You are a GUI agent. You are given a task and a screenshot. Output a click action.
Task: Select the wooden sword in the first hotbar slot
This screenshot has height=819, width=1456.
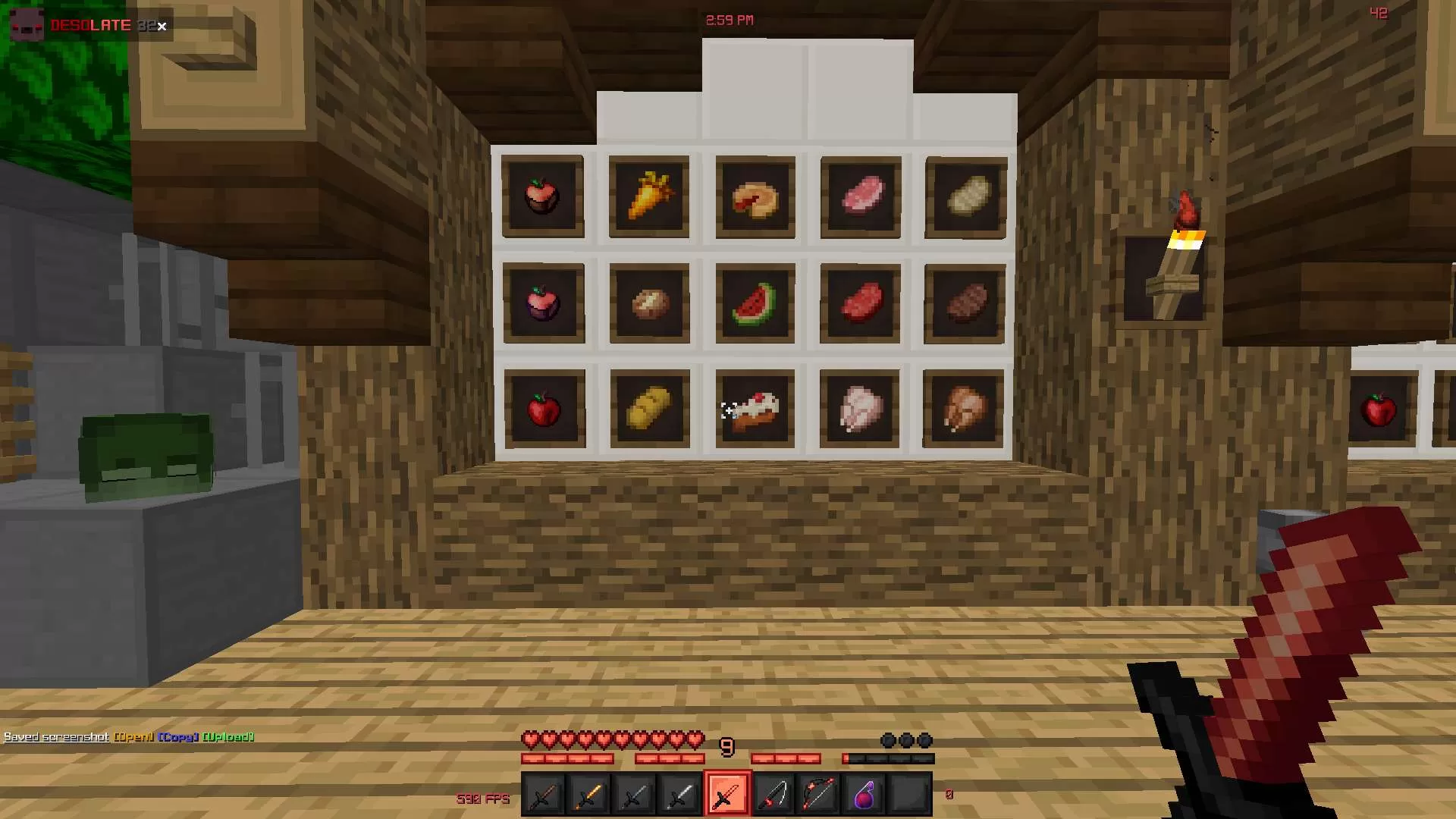(543, 793)
